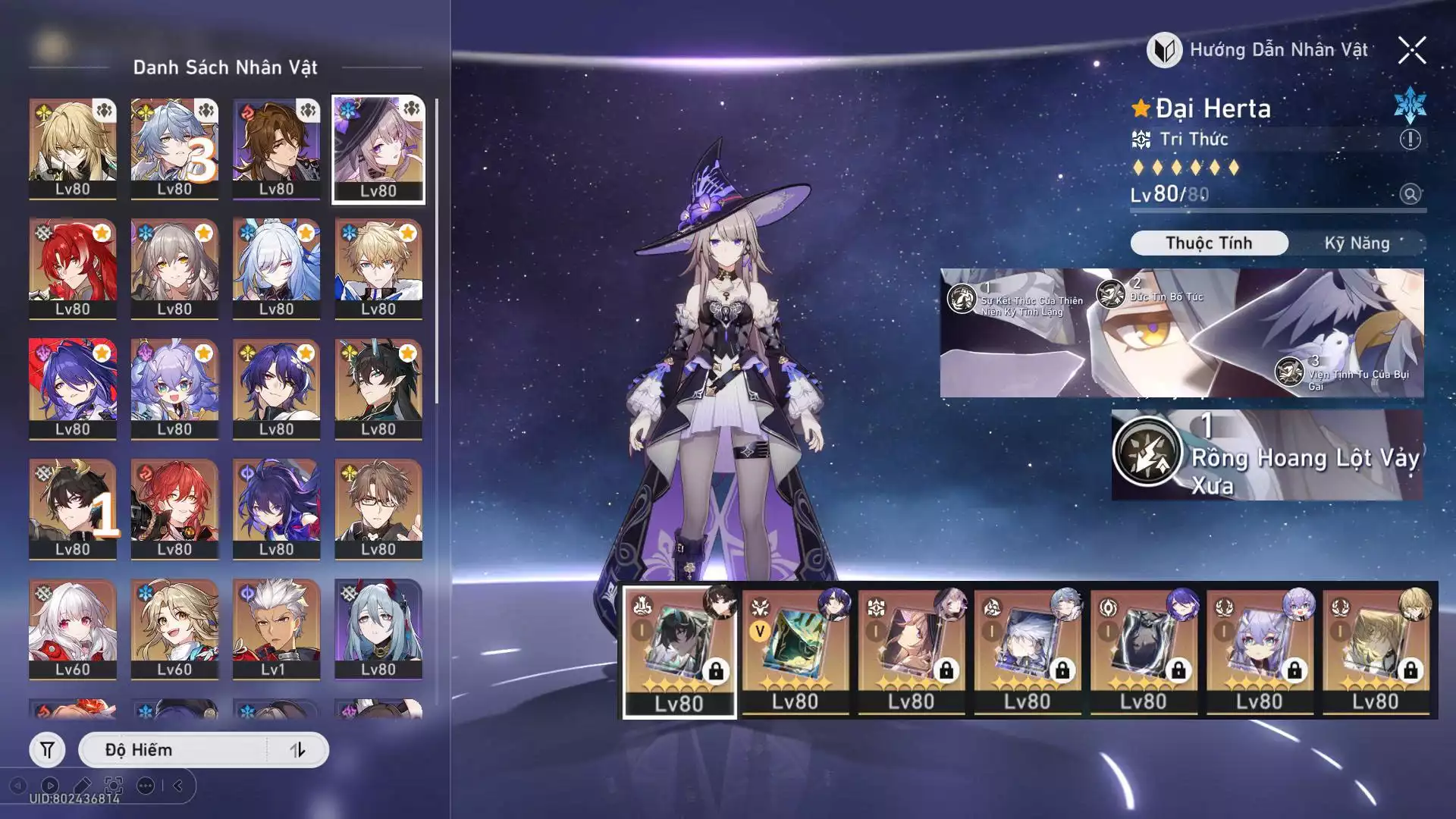1456x819 pixels.
Task: Open the Độ Hiếm sort dropdown
Action: click(173, 750)
